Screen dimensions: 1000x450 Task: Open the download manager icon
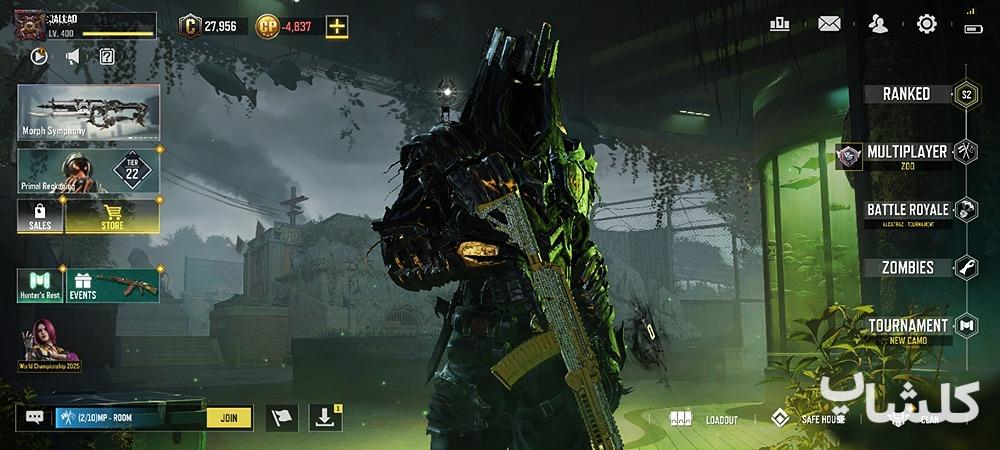tap(325, 418)
